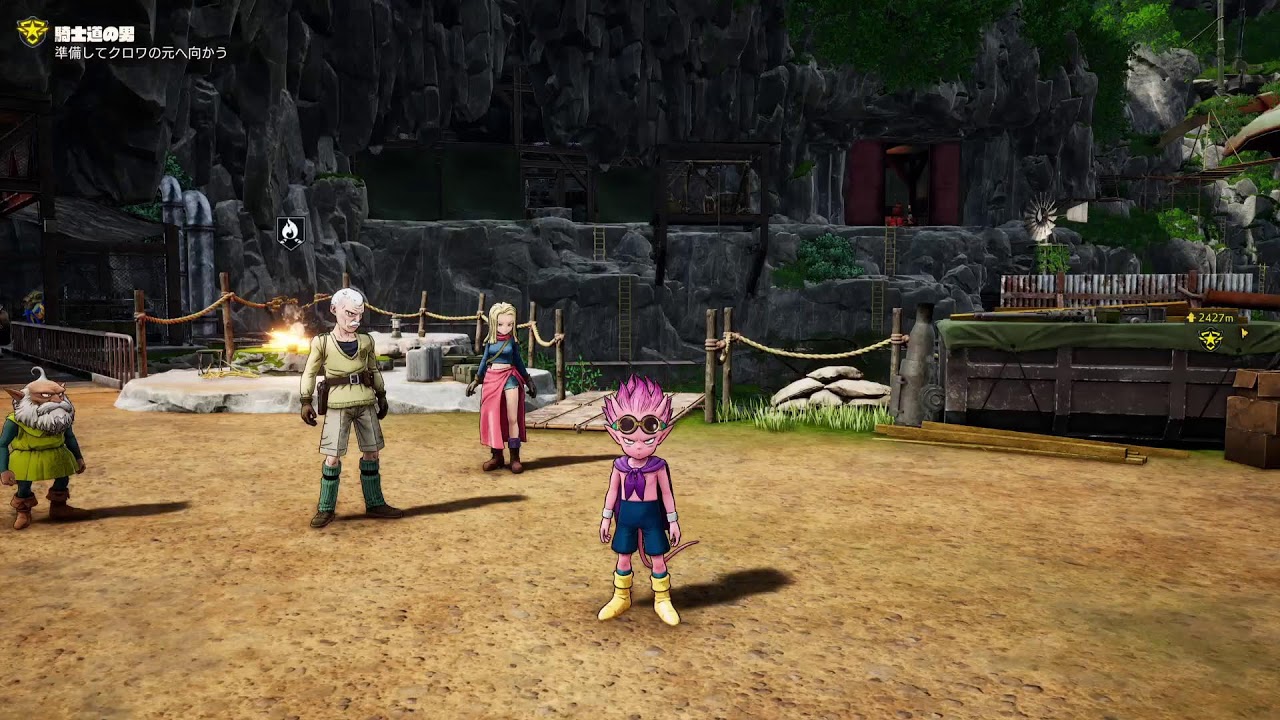Click the yellow shield quest icon beside 騎士道の男
The width and height of the screenshot is (1280, 720).
point(33,30)
